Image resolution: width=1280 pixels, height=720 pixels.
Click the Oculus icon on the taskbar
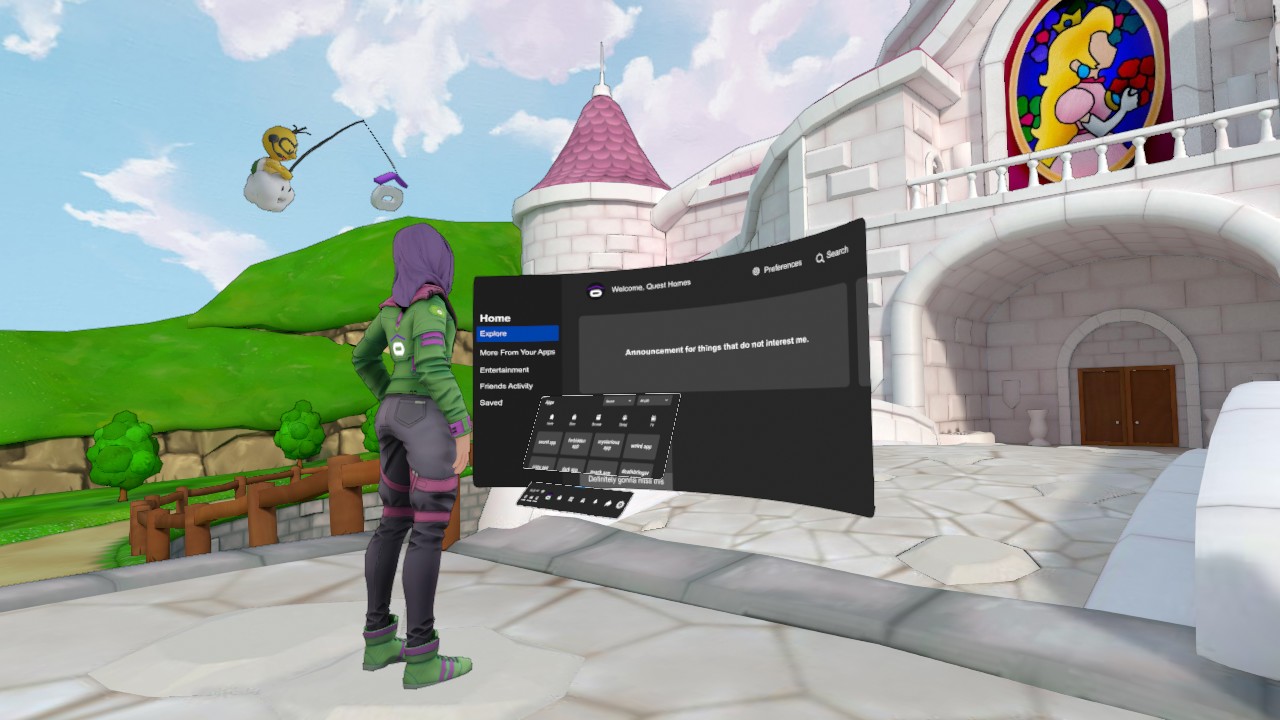pyautogui.click(x=547, y=497)
